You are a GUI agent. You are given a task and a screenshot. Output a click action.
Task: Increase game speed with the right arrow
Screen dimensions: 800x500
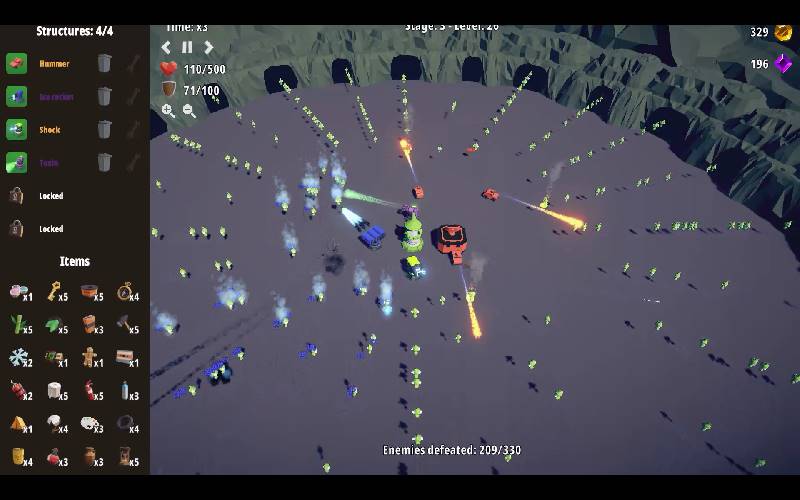pos(209,47)
